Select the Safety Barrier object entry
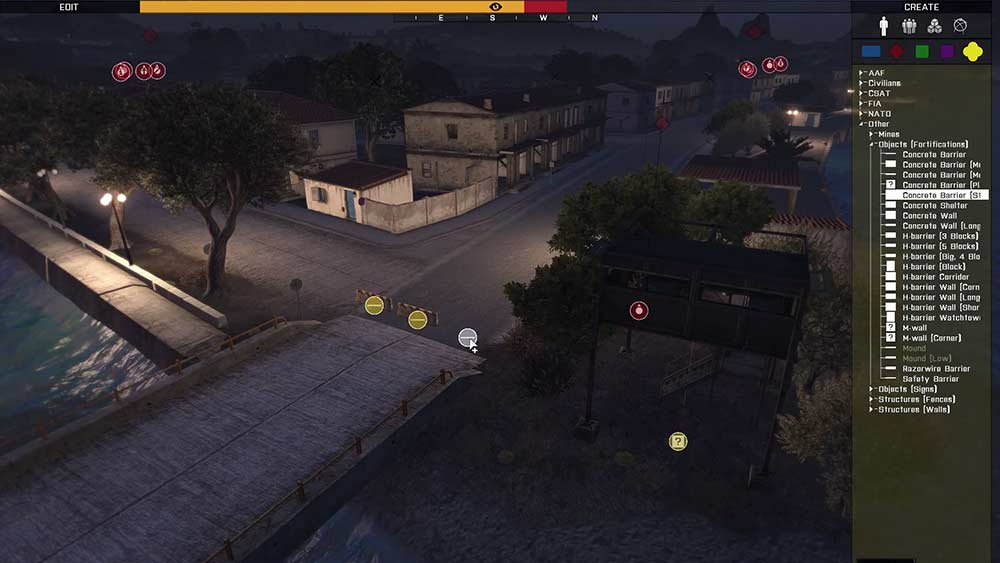Screen dimensions: 1000x563 [x=930, y=379]
